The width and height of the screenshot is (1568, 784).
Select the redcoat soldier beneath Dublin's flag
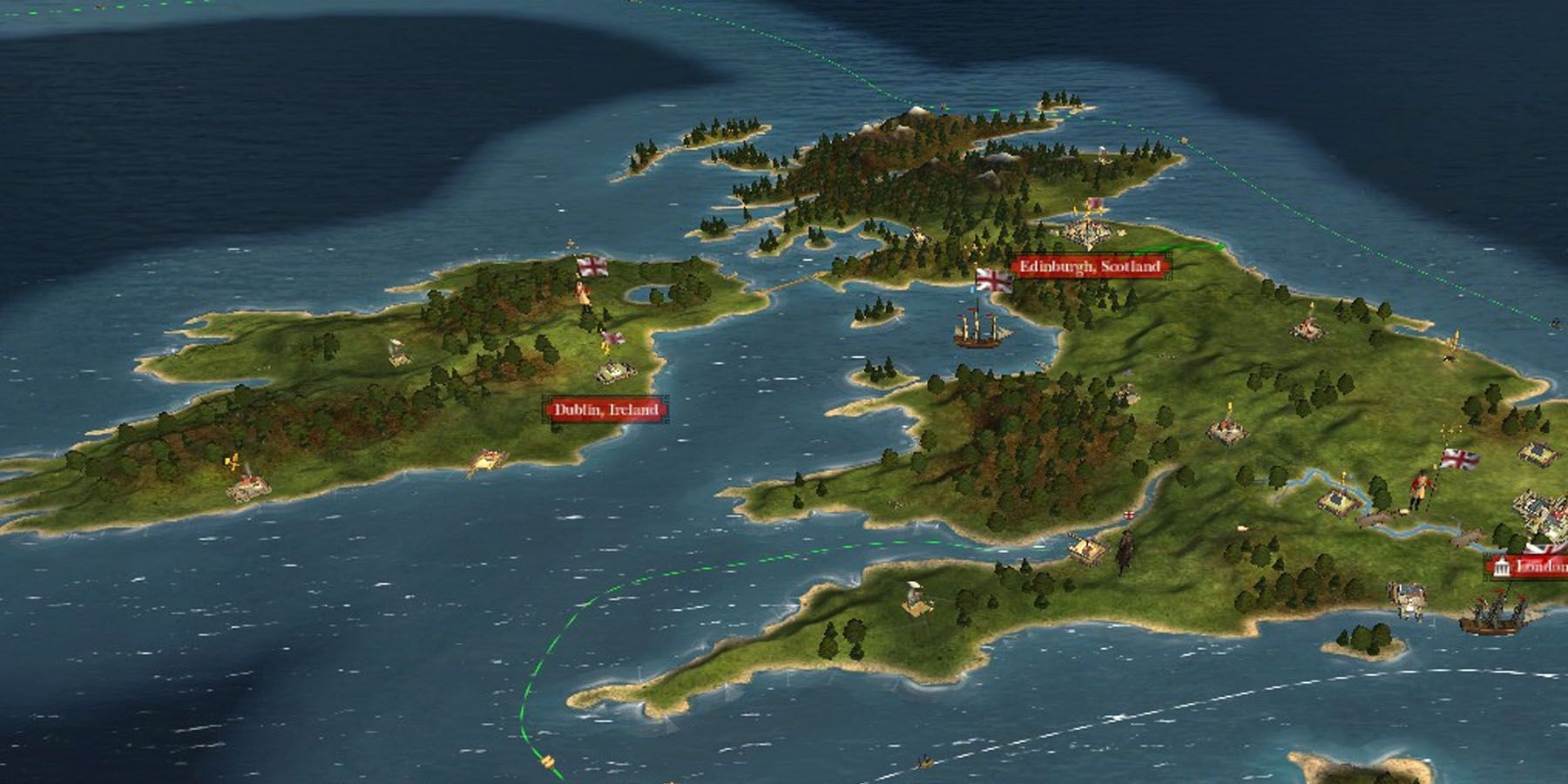(581, 293)
